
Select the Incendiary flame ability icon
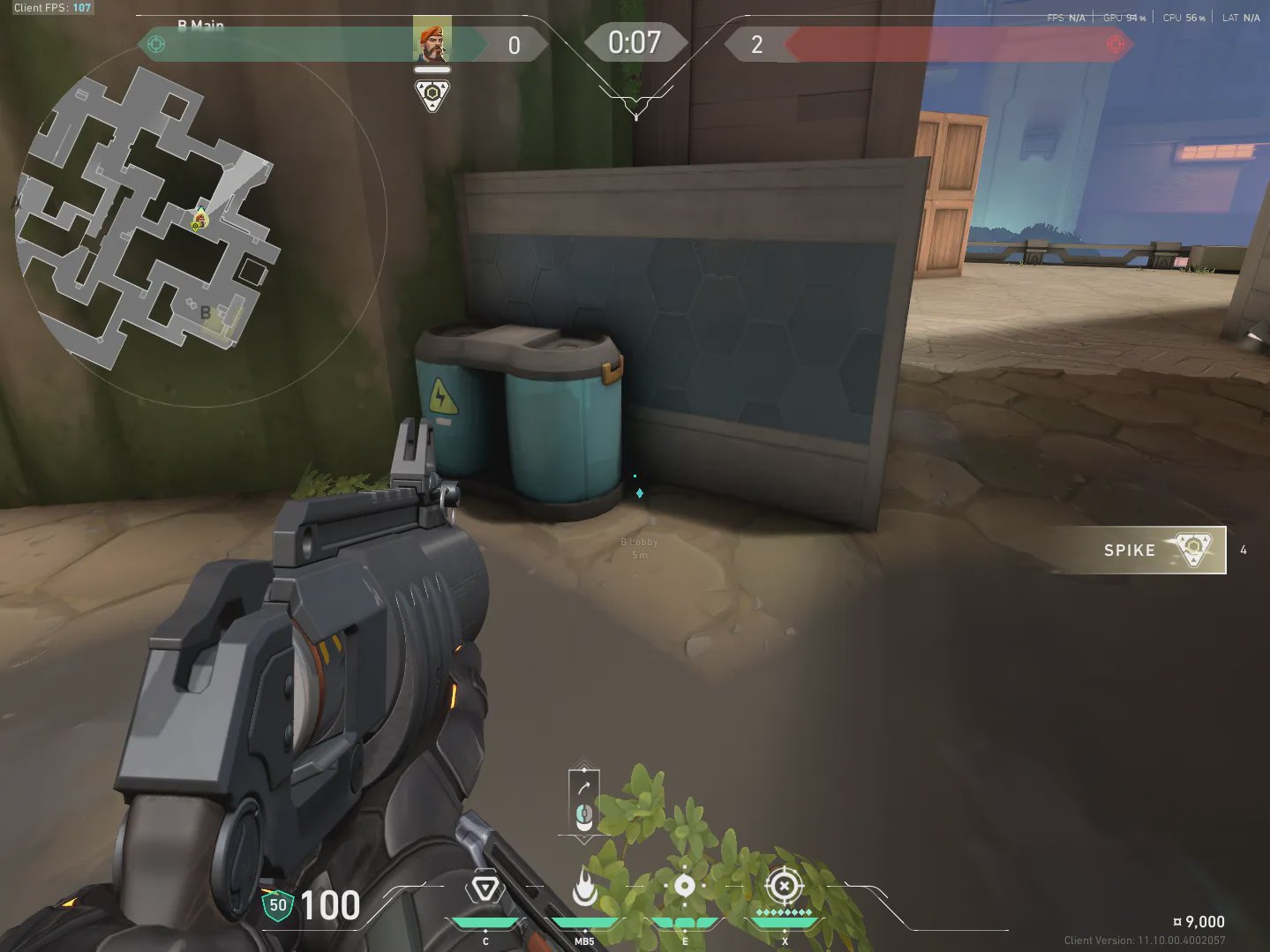click(x=584, y=887)
